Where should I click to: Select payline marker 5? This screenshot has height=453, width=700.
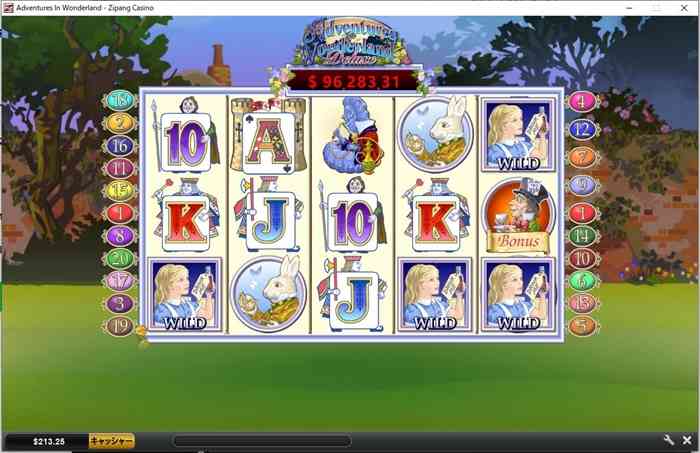point(582,325)
